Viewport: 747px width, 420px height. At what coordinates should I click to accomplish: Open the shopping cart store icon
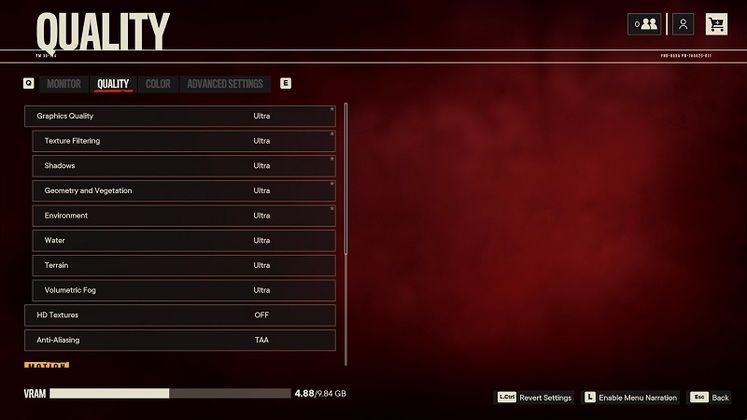coord(716,24)
